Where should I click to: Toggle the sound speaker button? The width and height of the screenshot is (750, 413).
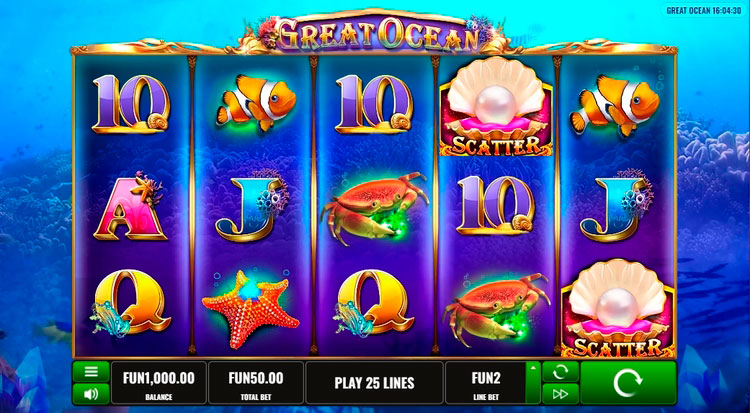pos(90,392)
